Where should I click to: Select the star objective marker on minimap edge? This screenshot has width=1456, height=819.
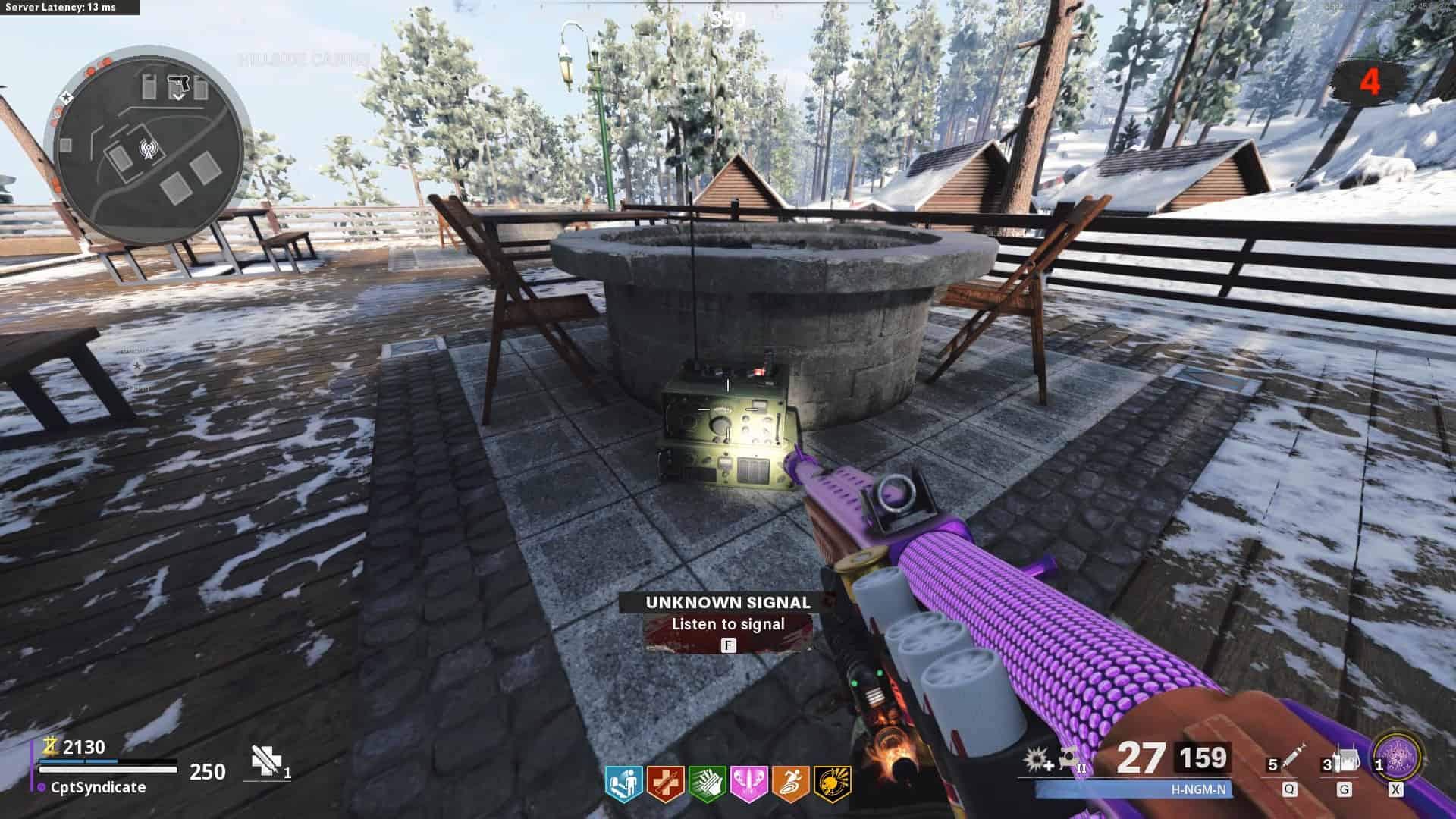[66, 97]
